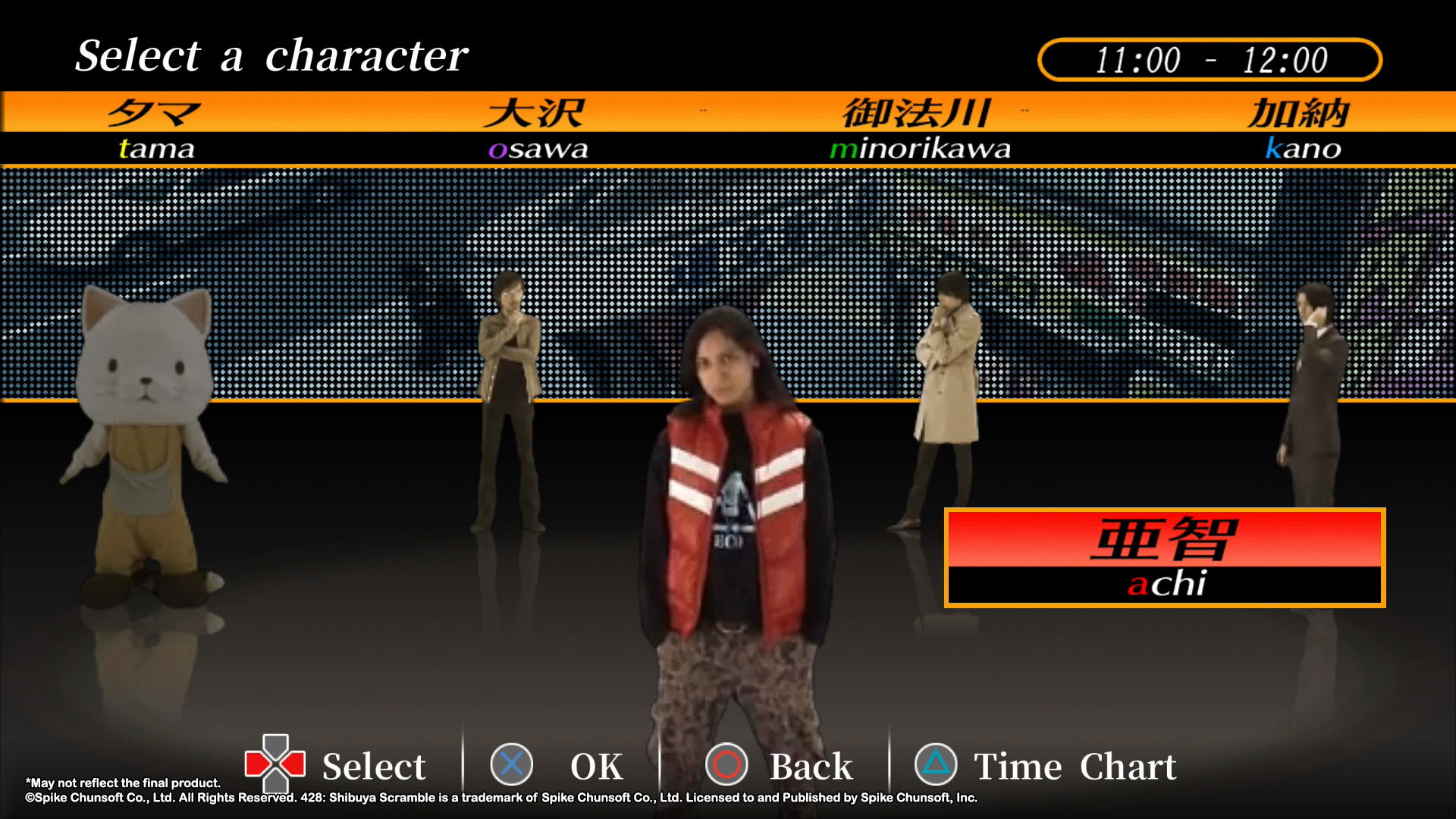Screen dimensions: 1456x819
Task: Select the kano name label
Action: click(1303, 148)
